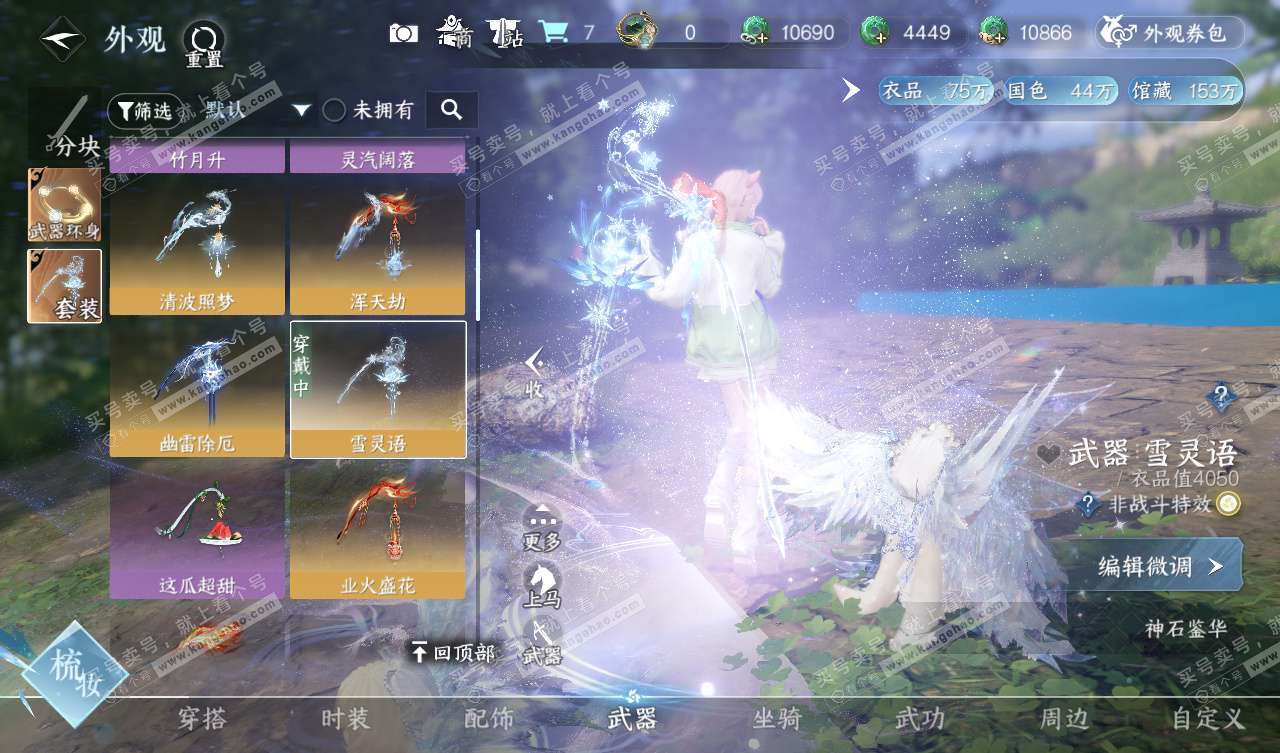Image resolution: width=1280 pixels, height=753 pixels.
Task: Choose the 业火盛花 weapon skin
Action: point(377,532)
